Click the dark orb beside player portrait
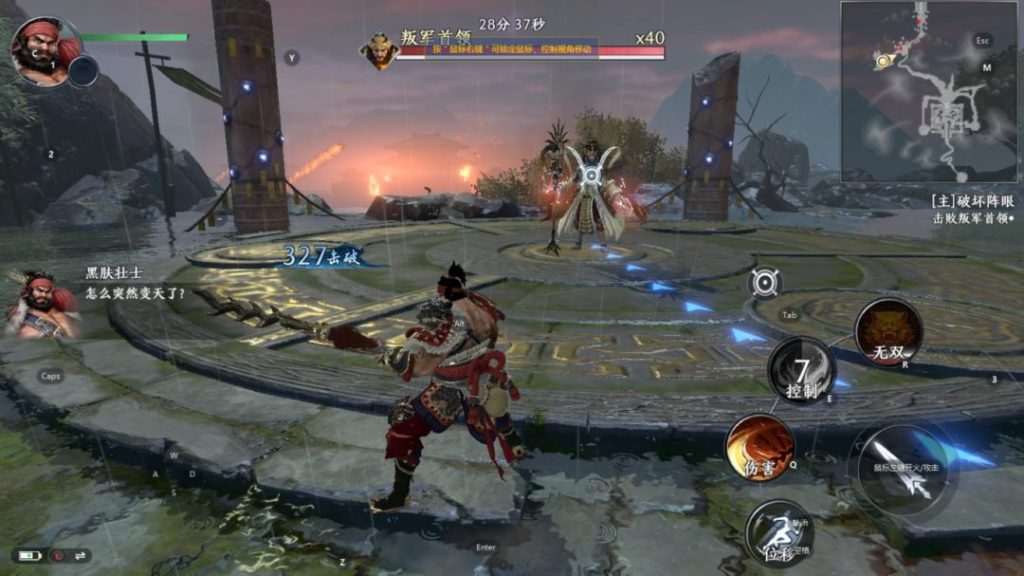1024x576 pixels. (x=83, y=70)
